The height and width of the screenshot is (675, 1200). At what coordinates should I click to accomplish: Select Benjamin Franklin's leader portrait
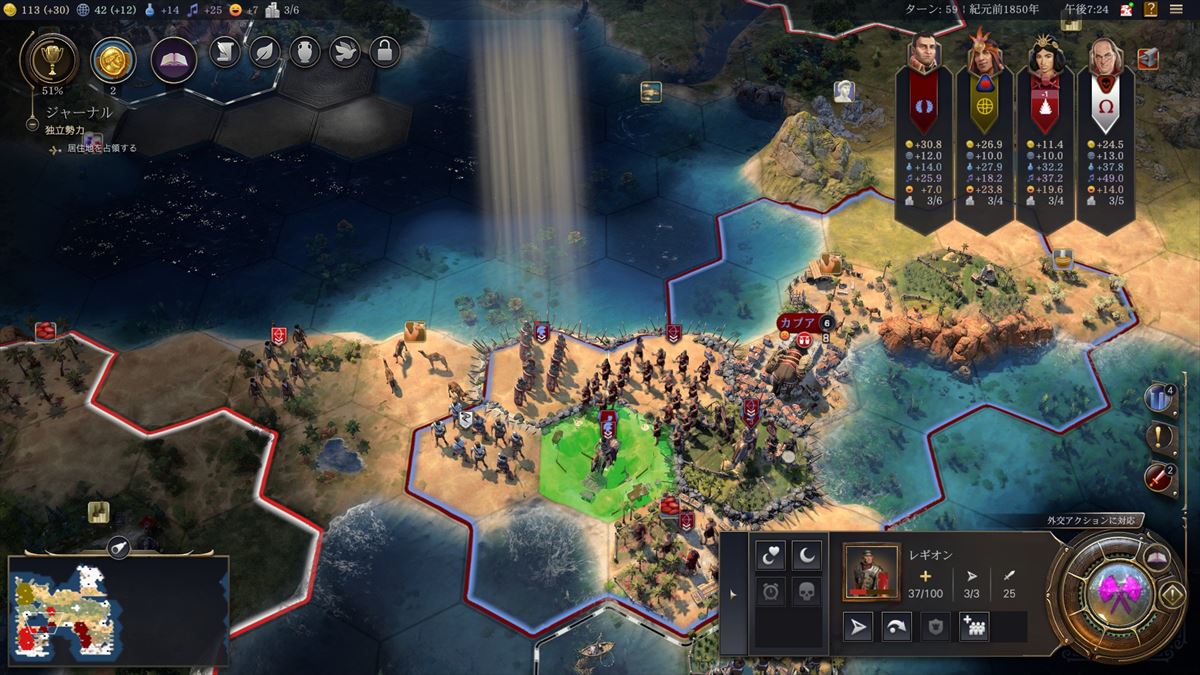click(x=1103, y=55)
